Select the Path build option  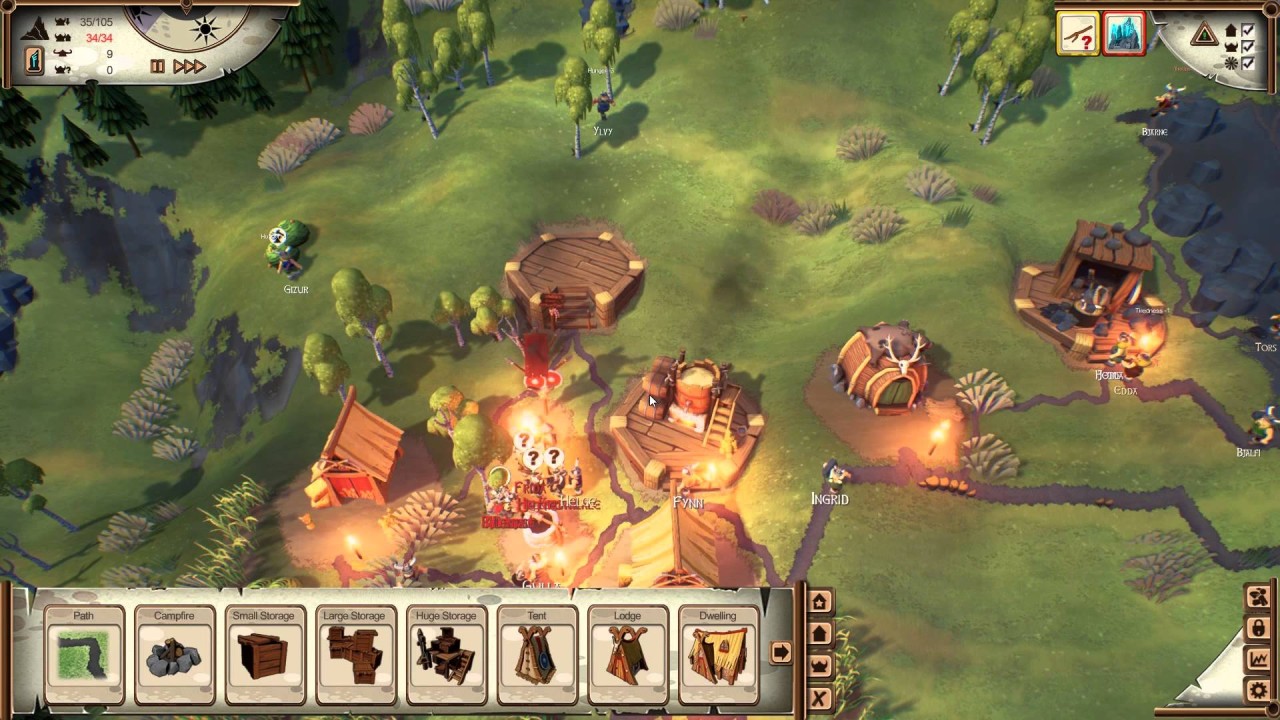(x=84, y=655)
